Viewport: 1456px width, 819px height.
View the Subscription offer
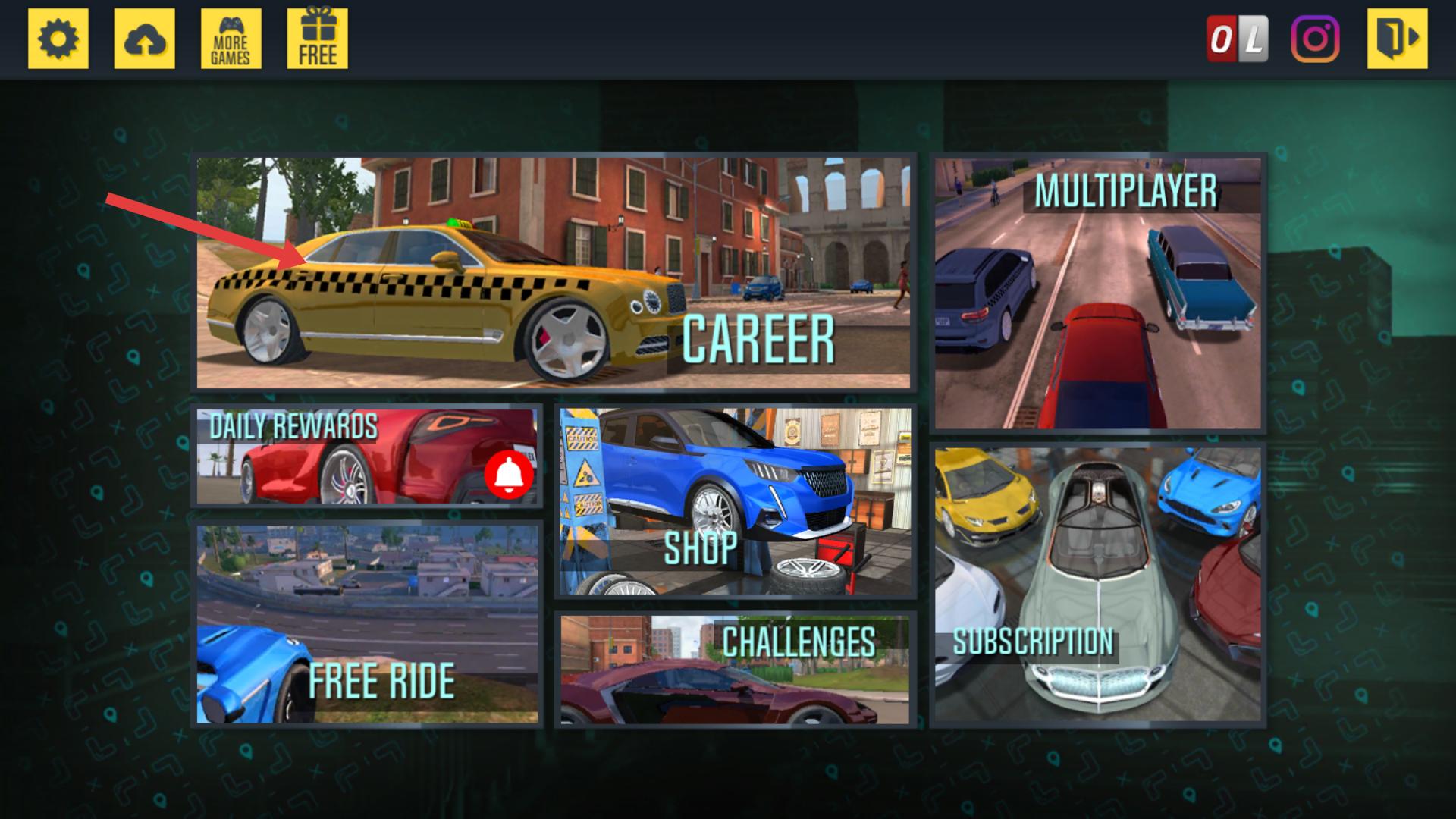[x=1097, y=584]
